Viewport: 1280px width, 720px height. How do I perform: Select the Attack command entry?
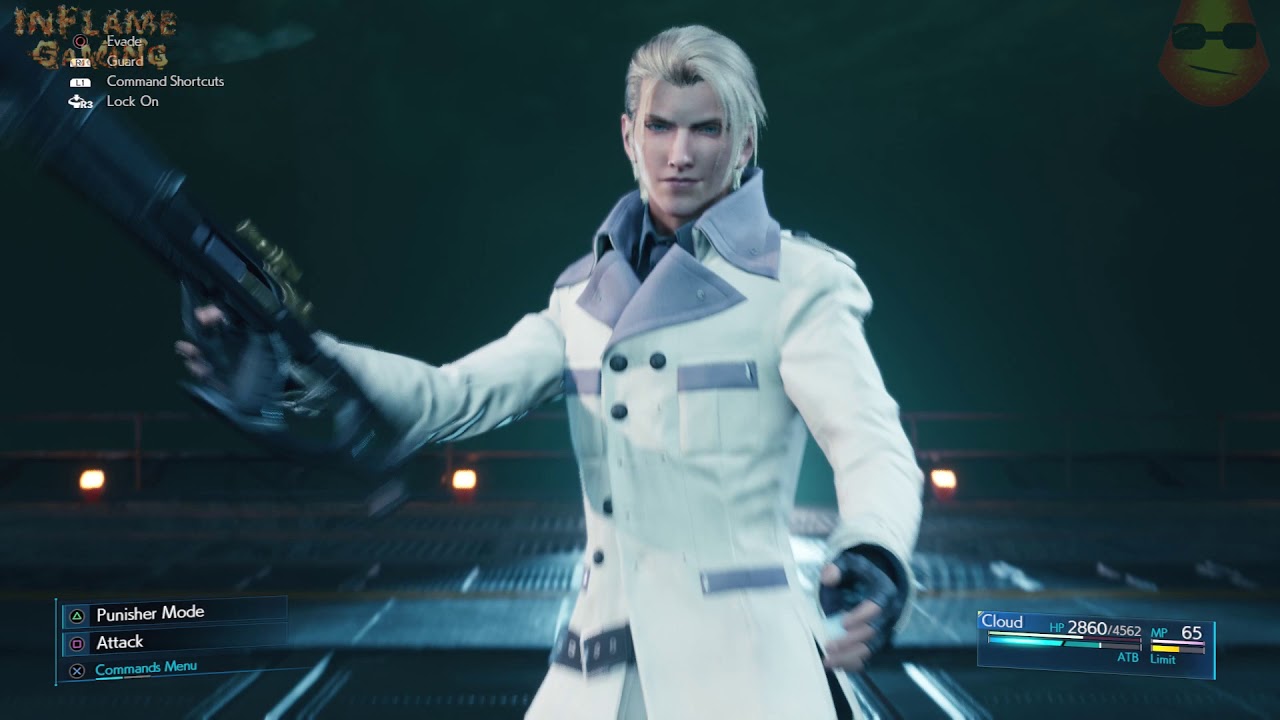[x=120, y=642]
